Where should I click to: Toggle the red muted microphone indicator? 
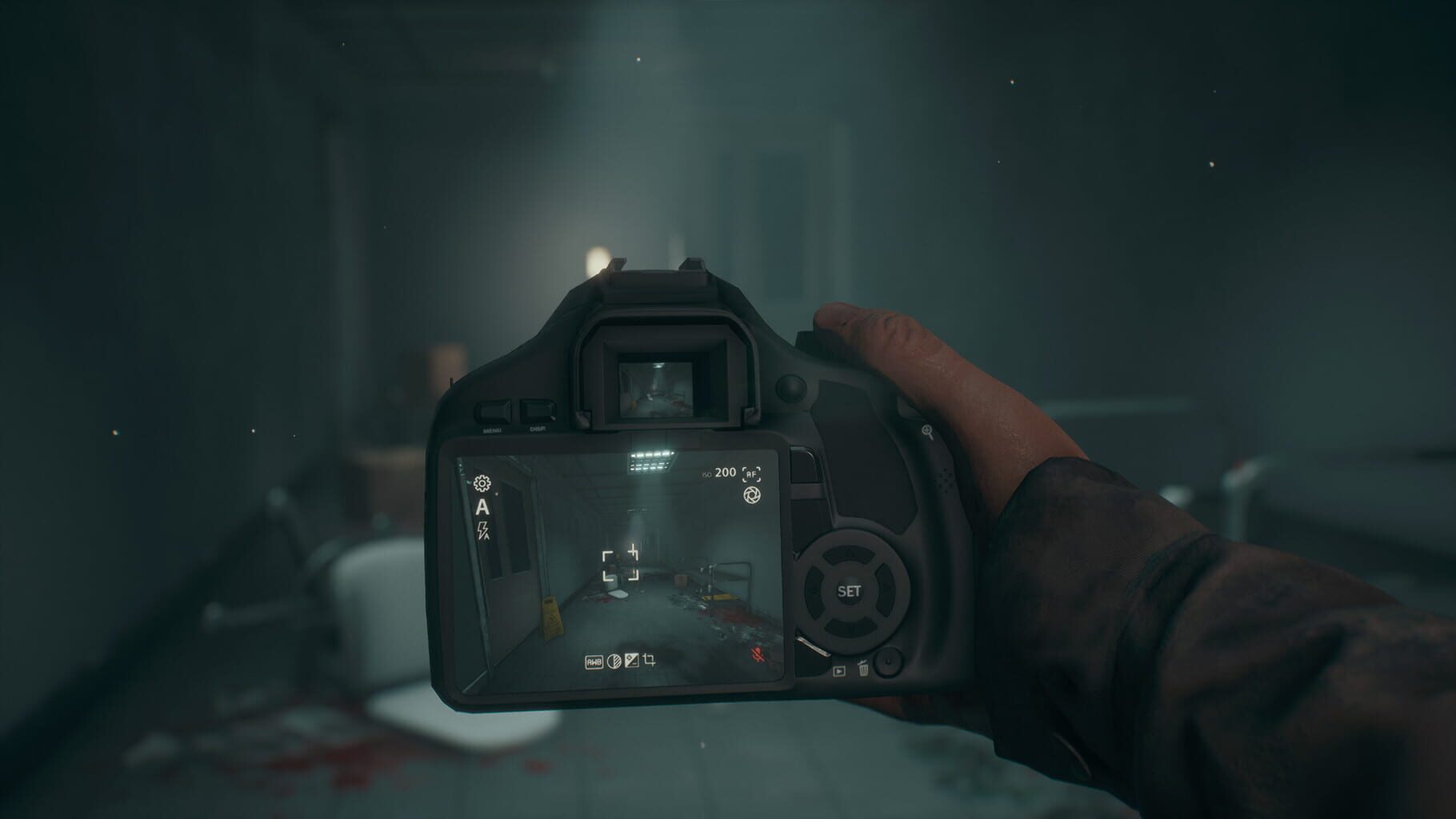[x=758, y=654]
